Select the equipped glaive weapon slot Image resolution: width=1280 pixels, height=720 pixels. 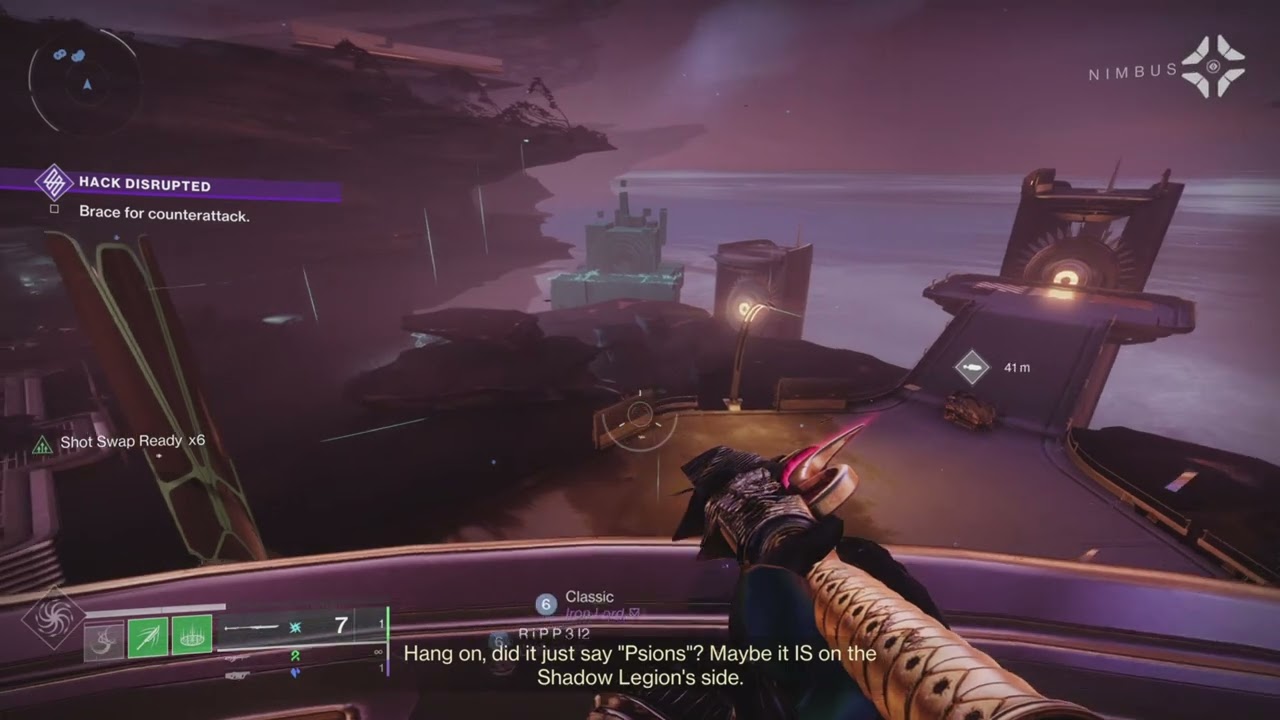300,627
